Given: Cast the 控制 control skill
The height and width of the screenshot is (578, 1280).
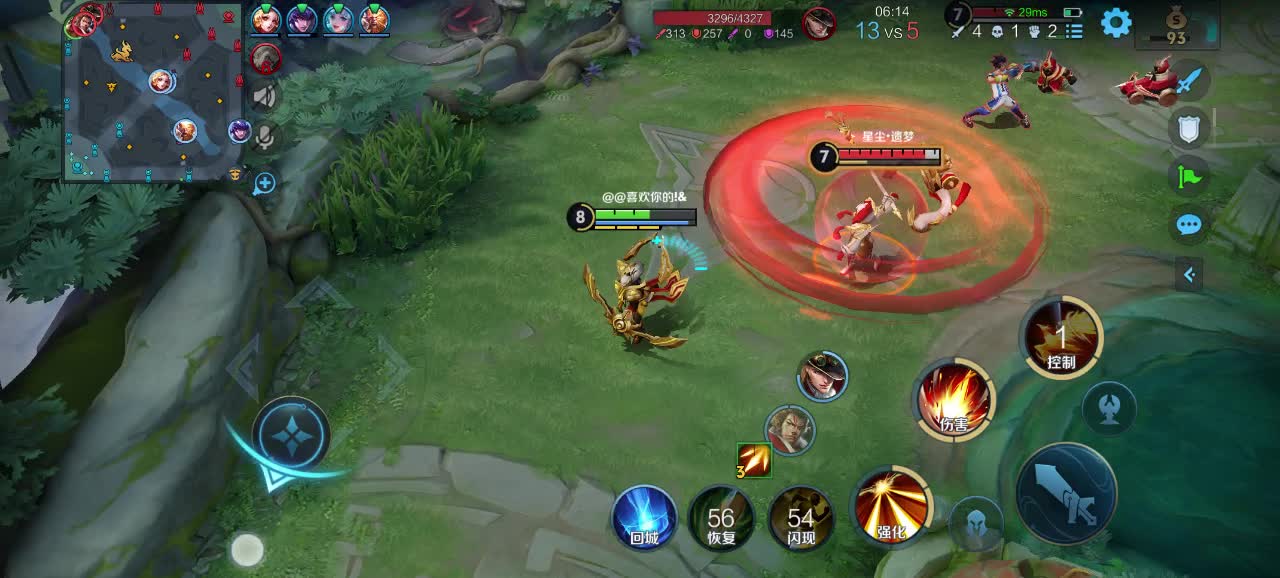Looking at the screenshot, I should point(1061,338).
